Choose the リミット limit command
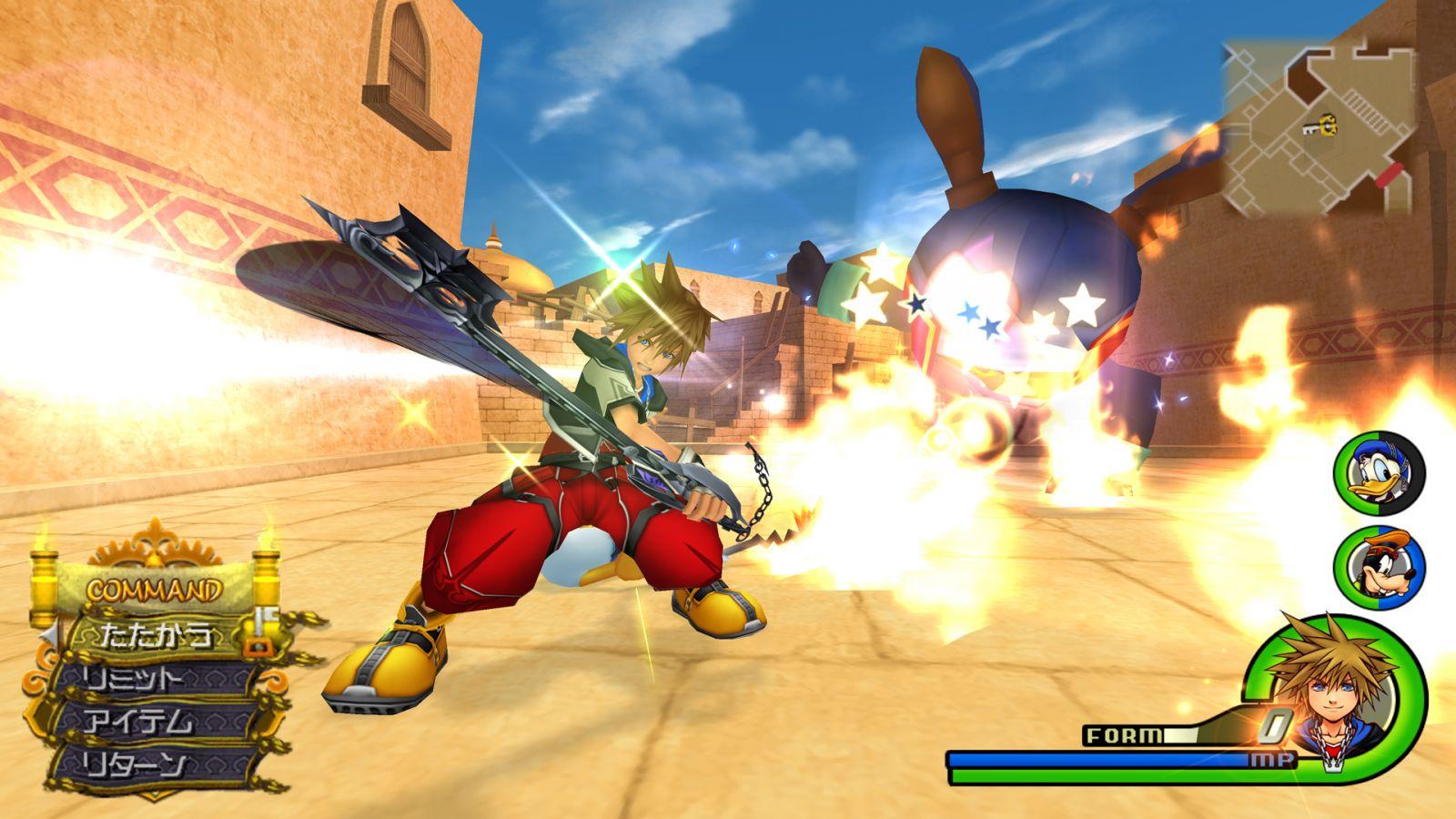1456x819 pixels. tap(146, 678)
